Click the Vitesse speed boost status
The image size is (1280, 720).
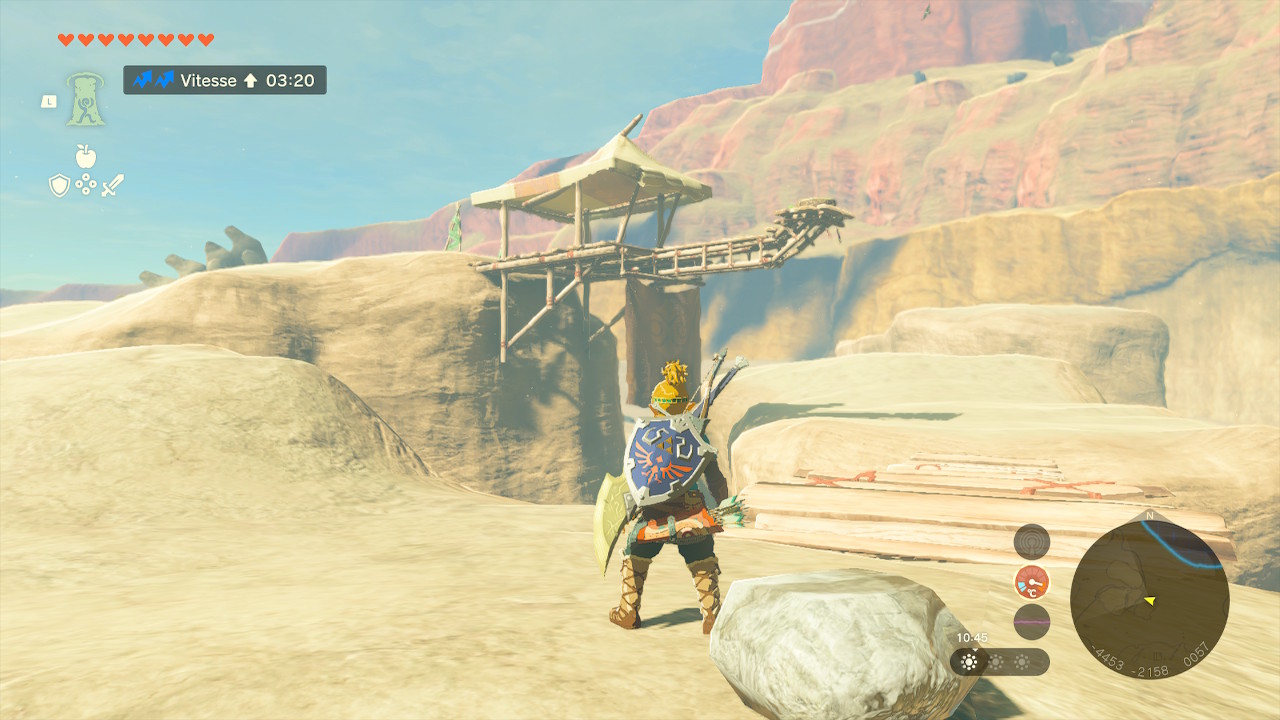(x=225, y=80)
